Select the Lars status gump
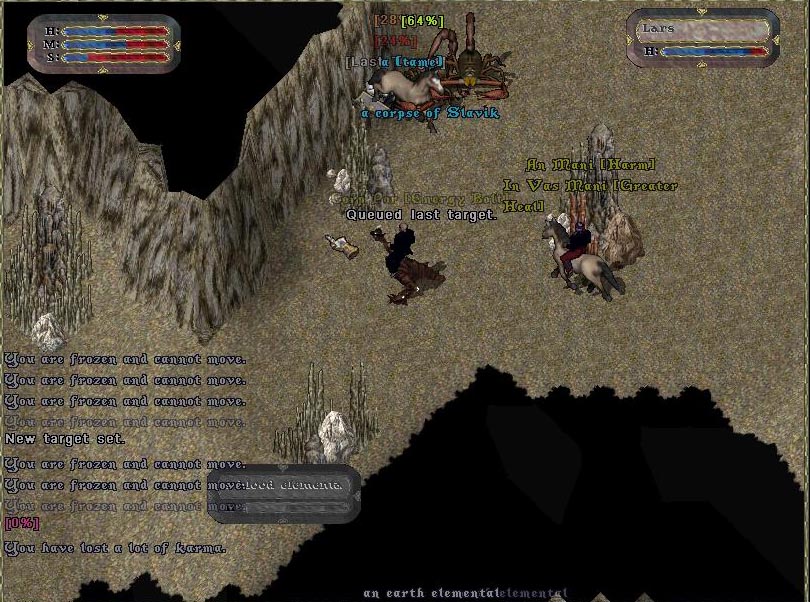Screen dimensions: 810x602 (x=703, y=40)
